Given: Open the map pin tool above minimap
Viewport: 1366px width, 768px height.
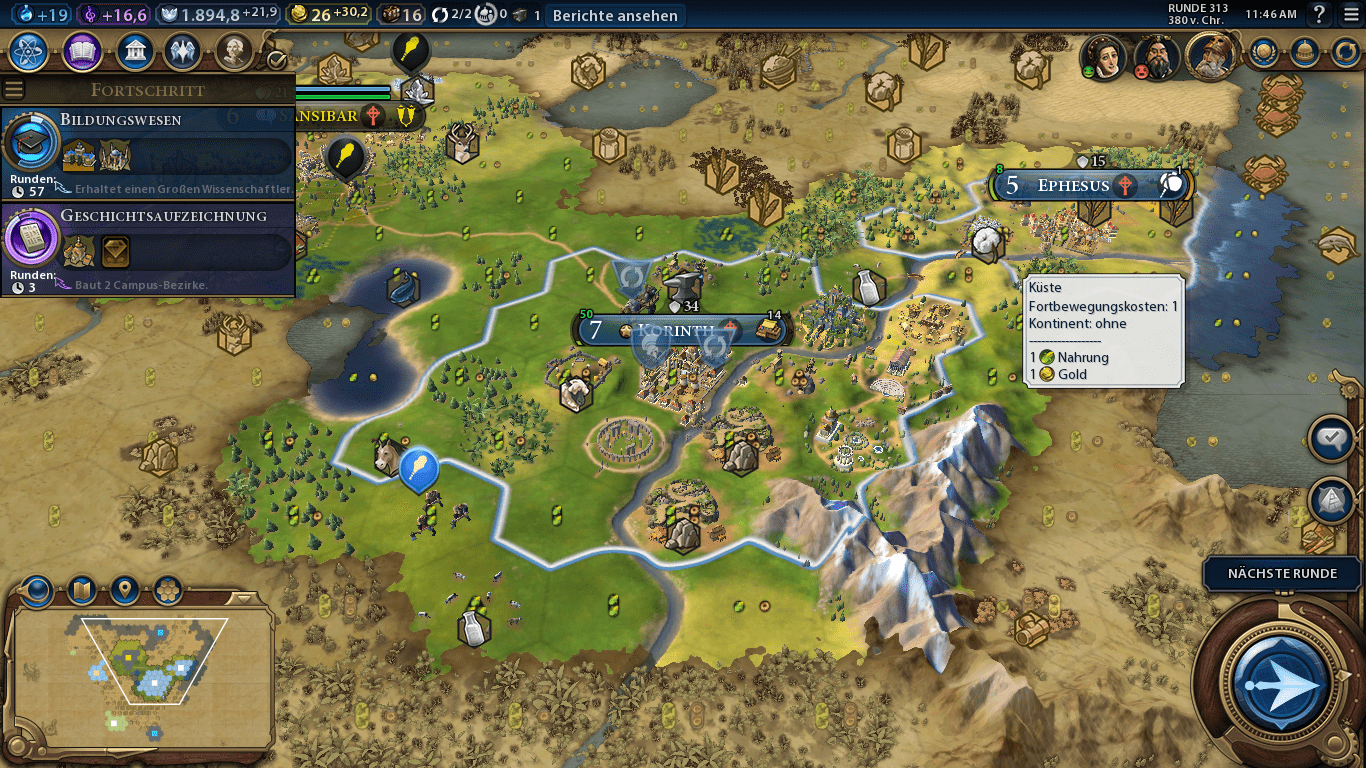Looking at the screenshot, I should pyautogui.click(x=125, y=591).
